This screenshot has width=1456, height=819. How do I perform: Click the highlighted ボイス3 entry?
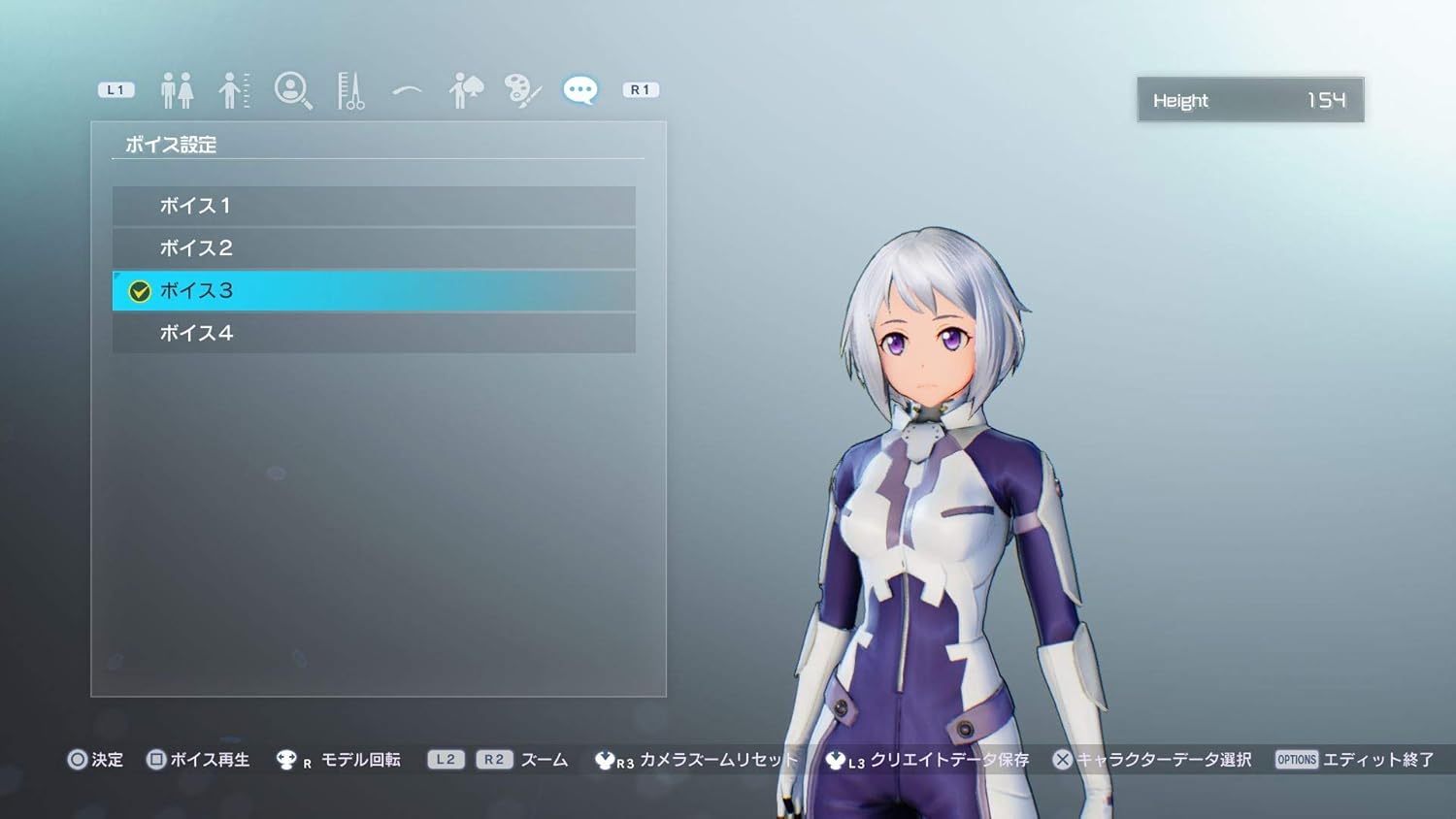(x=374, y=291)
